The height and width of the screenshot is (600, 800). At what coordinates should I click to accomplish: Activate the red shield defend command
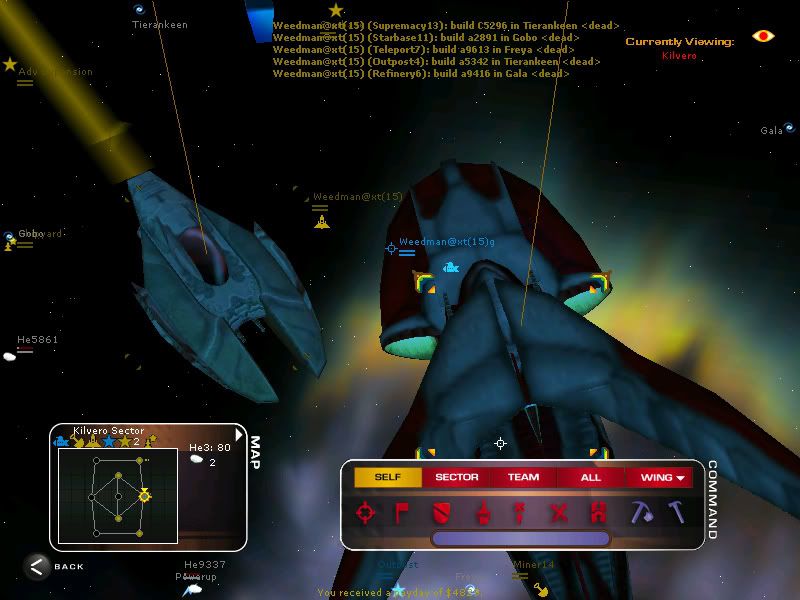point(441,513)
